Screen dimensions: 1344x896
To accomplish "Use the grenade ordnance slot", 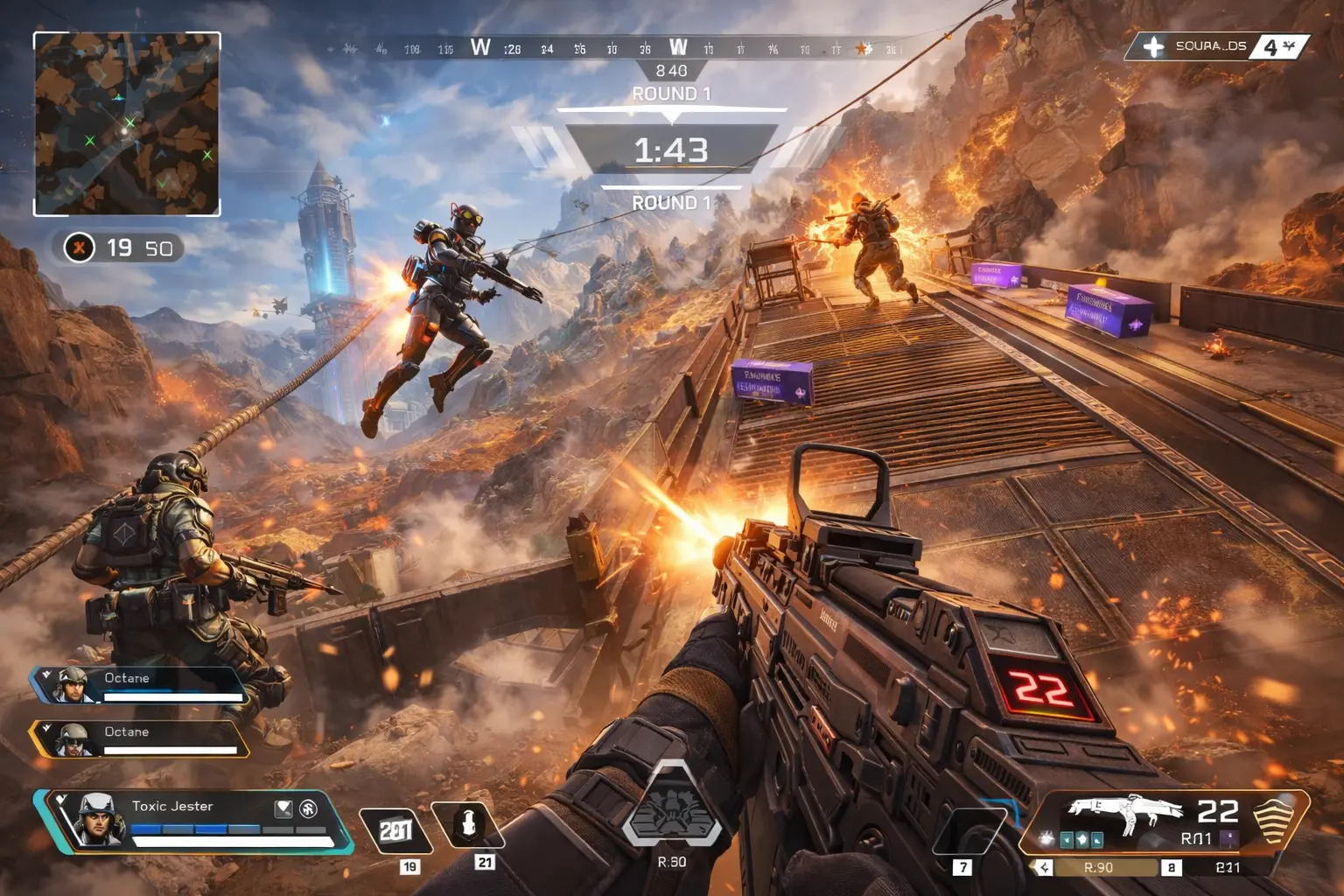I will pyautogui.click(x=468, y=824).
